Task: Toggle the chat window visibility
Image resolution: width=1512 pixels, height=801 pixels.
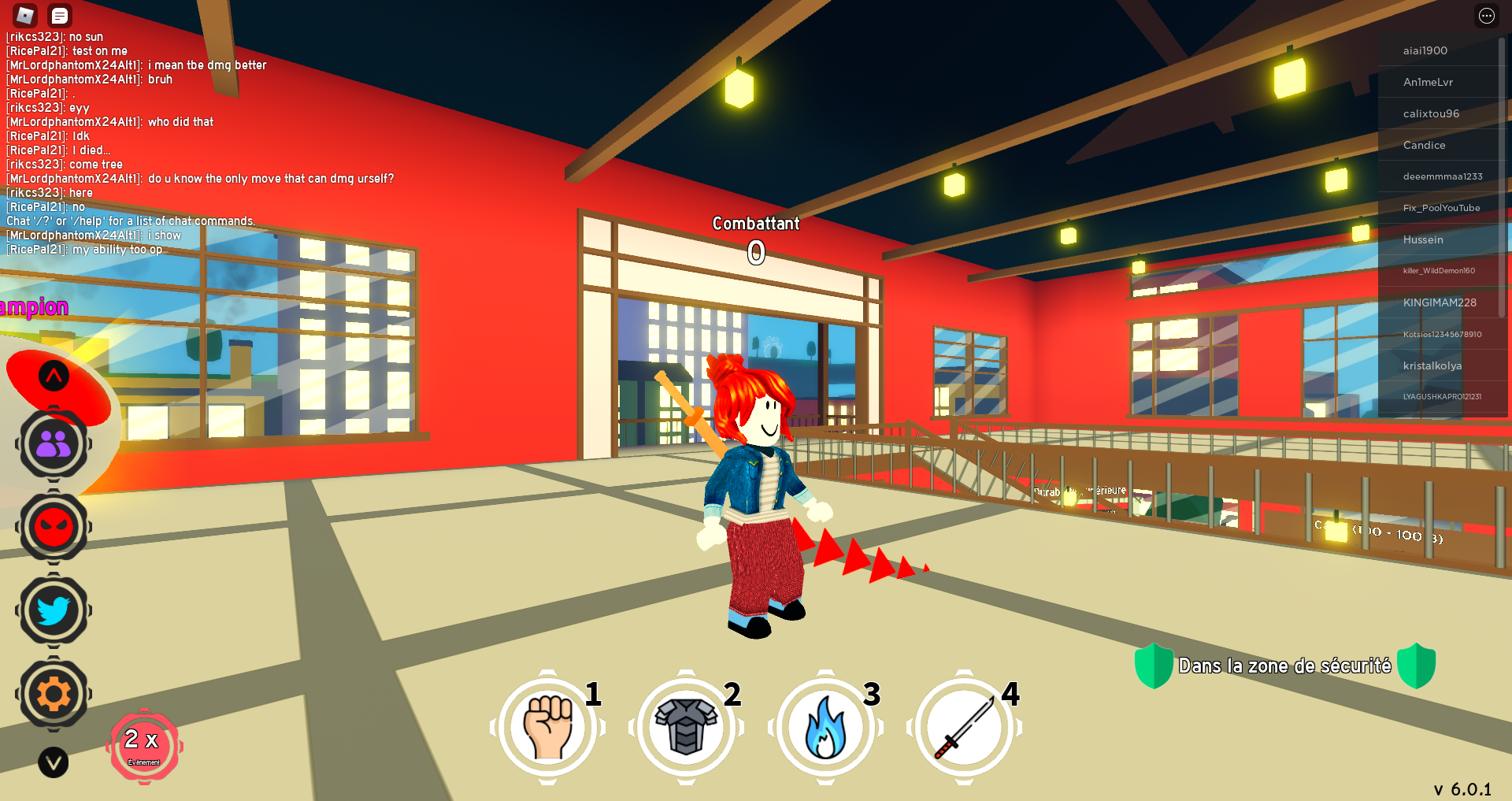Action: tap(59, 15)
